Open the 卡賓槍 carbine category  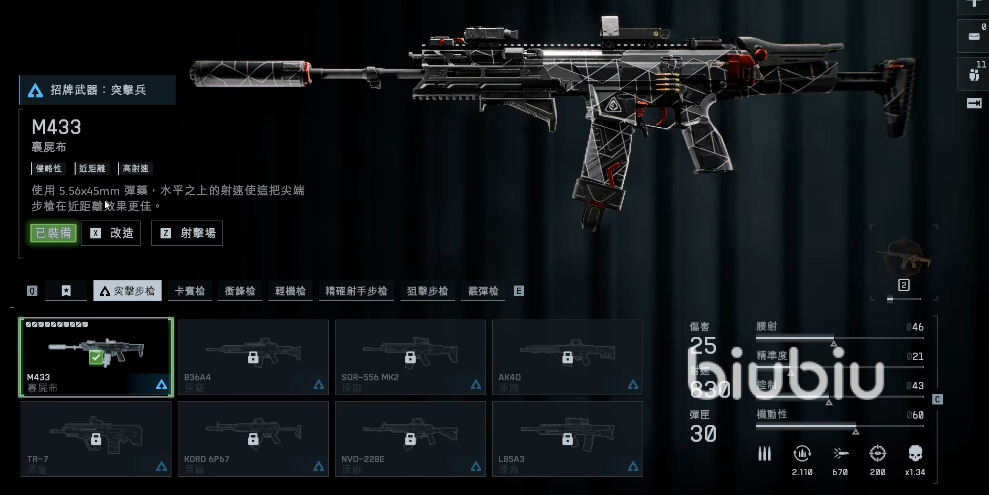tap(190, 291)
